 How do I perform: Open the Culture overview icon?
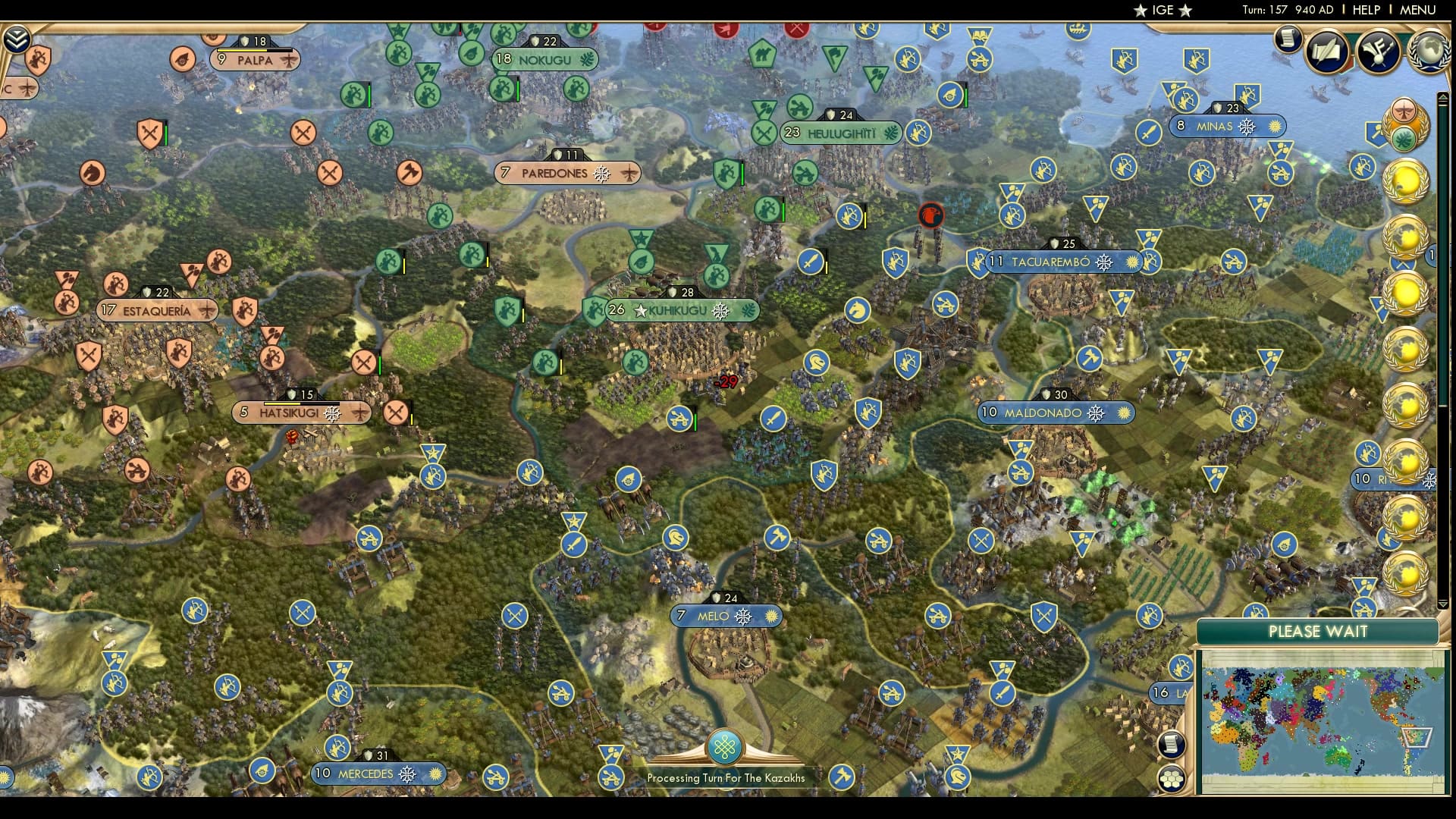[x=1380, y=52]
